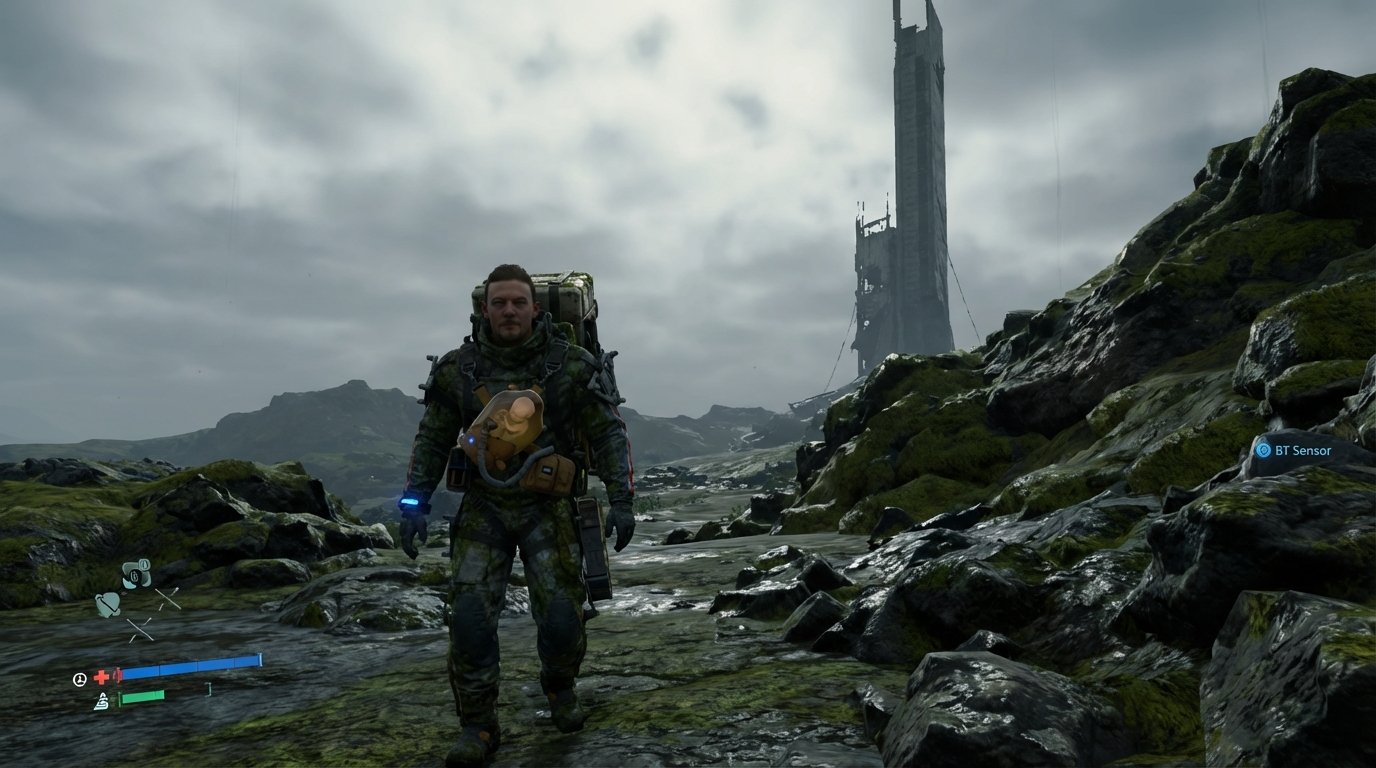
Task: Click the red medical cross icon on health bar
Action: point(102,676)
